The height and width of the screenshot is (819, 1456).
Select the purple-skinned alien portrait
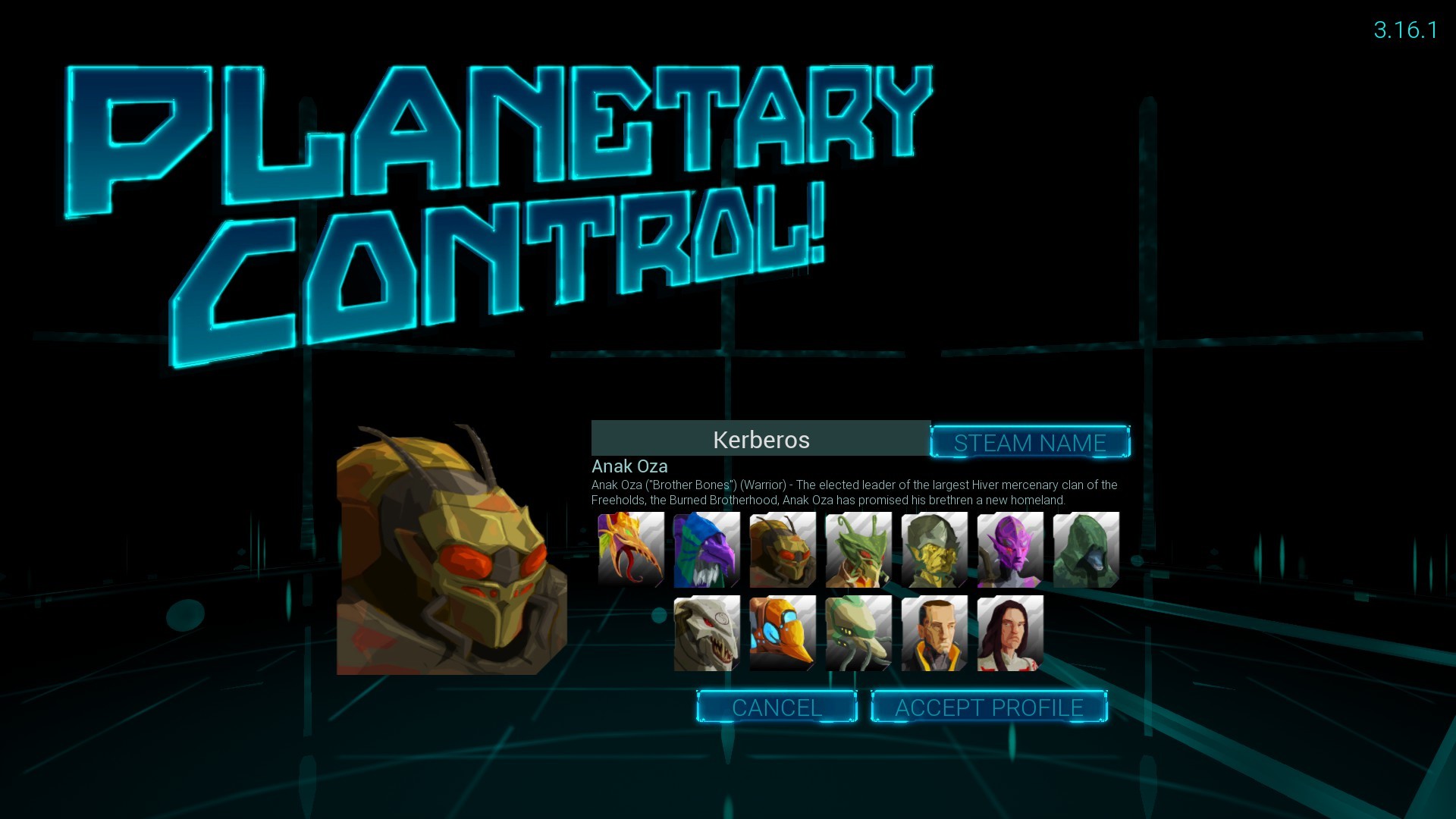[1009, 550]
